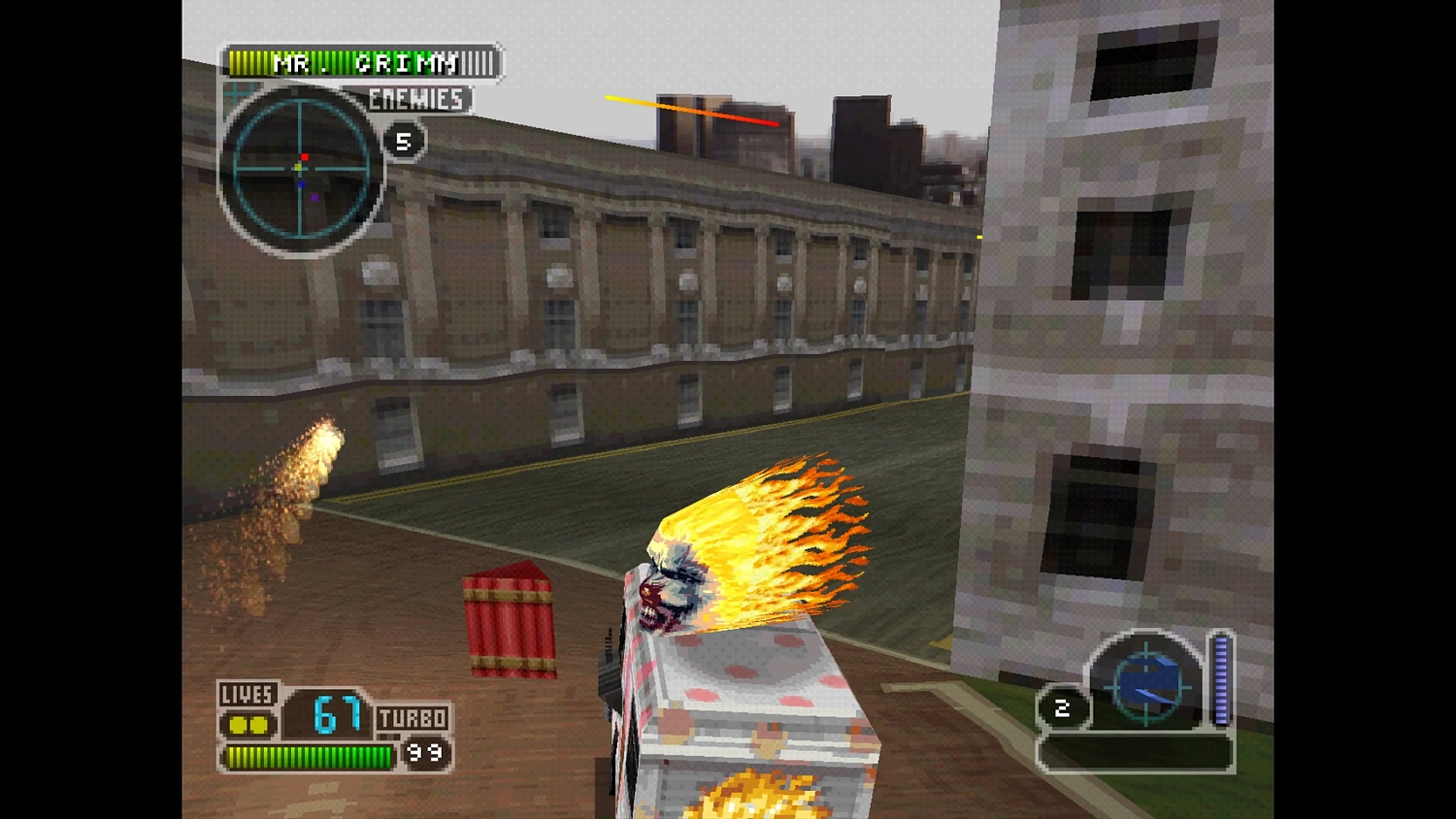Click the blue enemy blip on the radar
Screen dimensions: 1456x819
[x=301, y=183]
